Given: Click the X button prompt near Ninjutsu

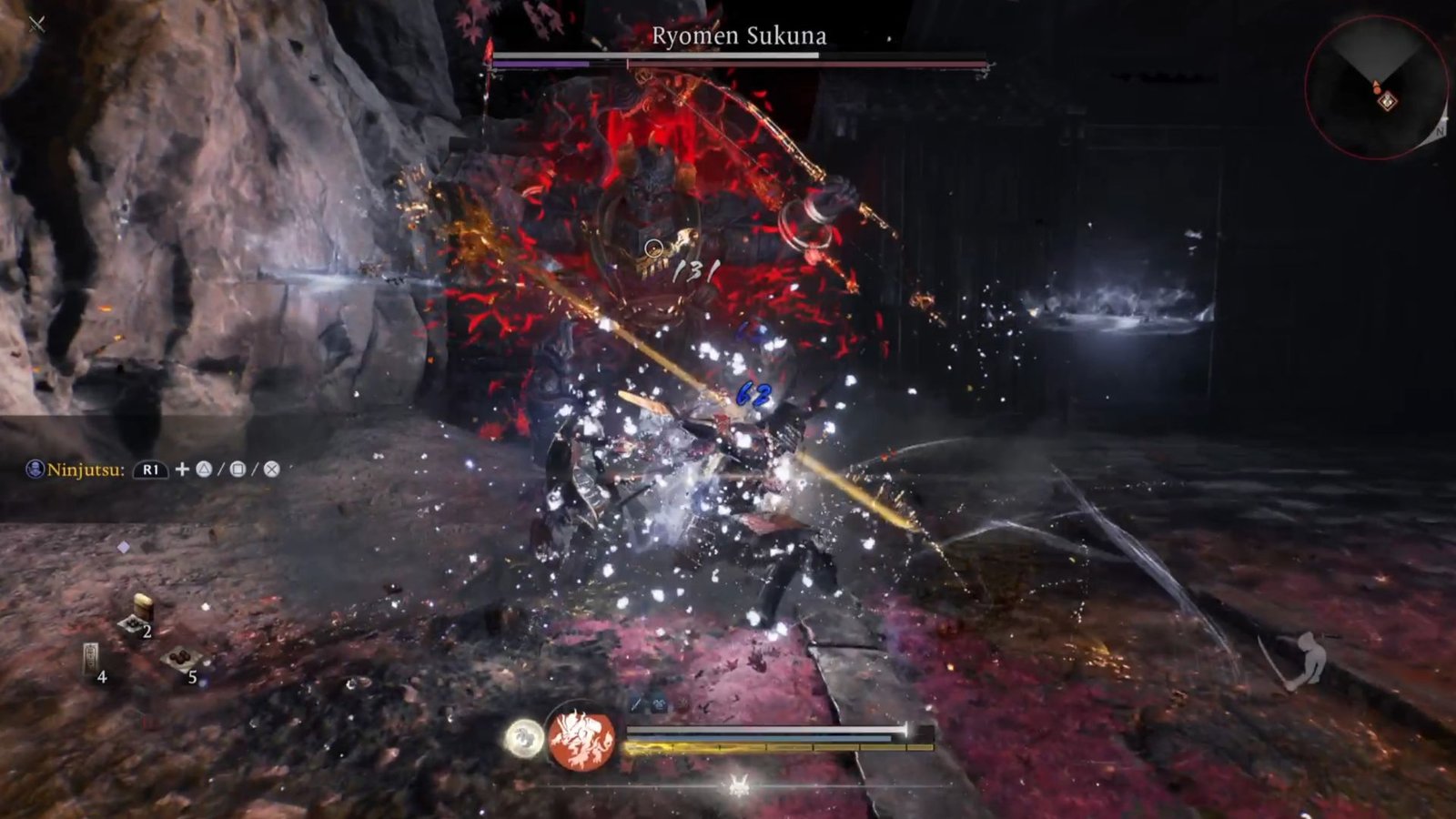Looking at the screenshot, I should (271, 470).
